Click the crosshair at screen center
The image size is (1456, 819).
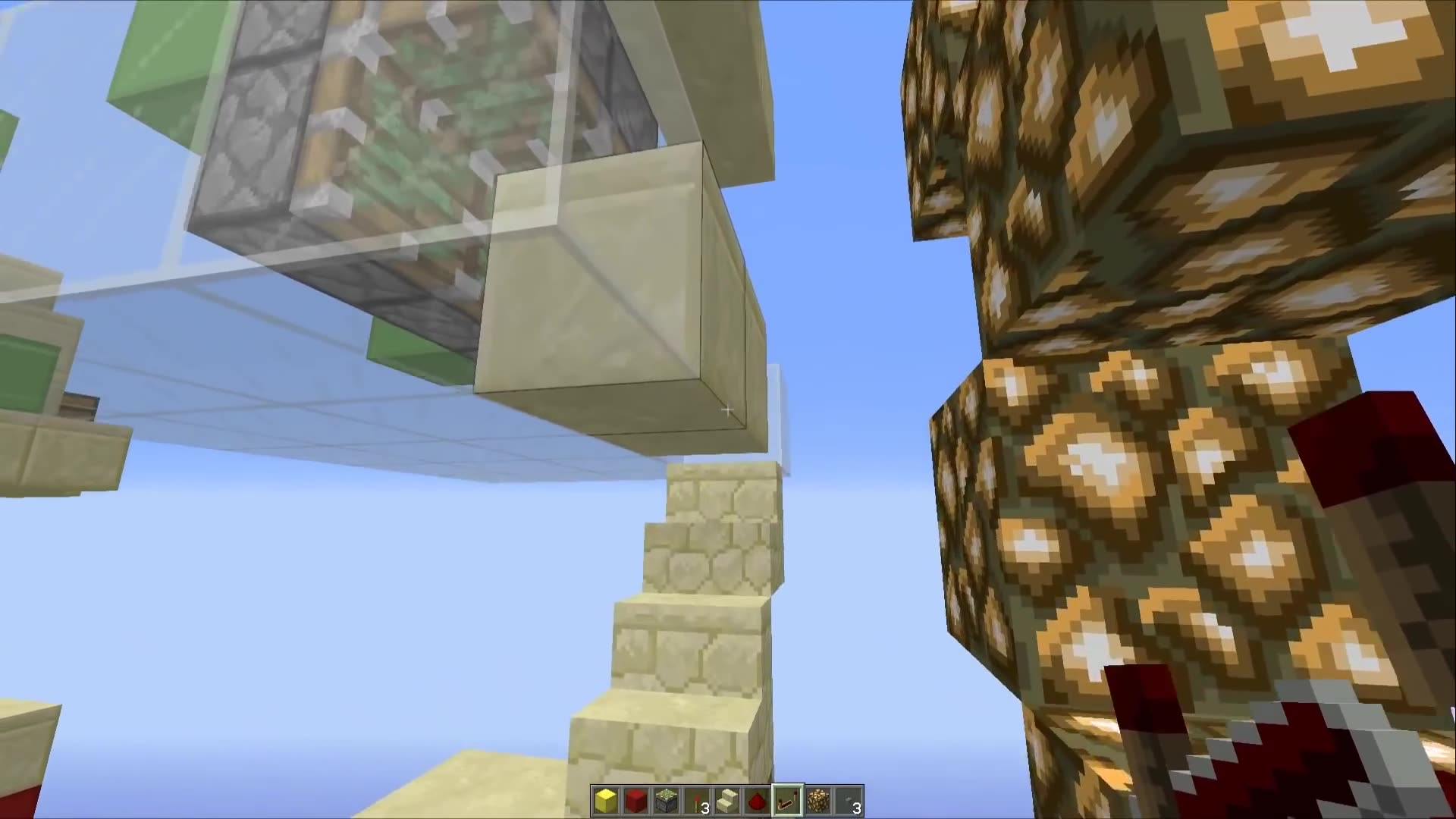pos(726,409)
